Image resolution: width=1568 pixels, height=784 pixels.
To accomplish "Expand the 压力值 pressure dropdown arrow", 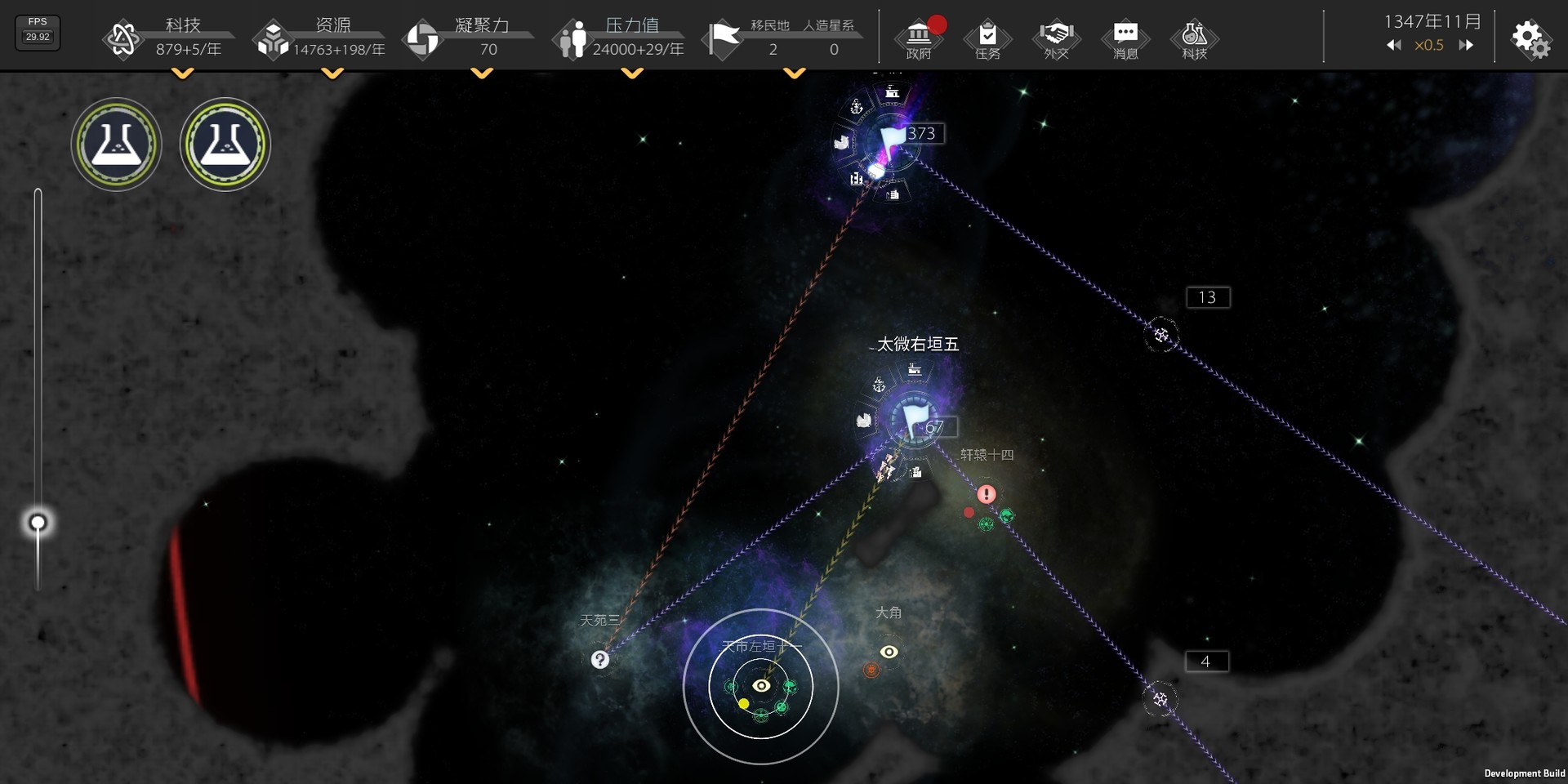I will pyautogui.click(x=632, y=74).
